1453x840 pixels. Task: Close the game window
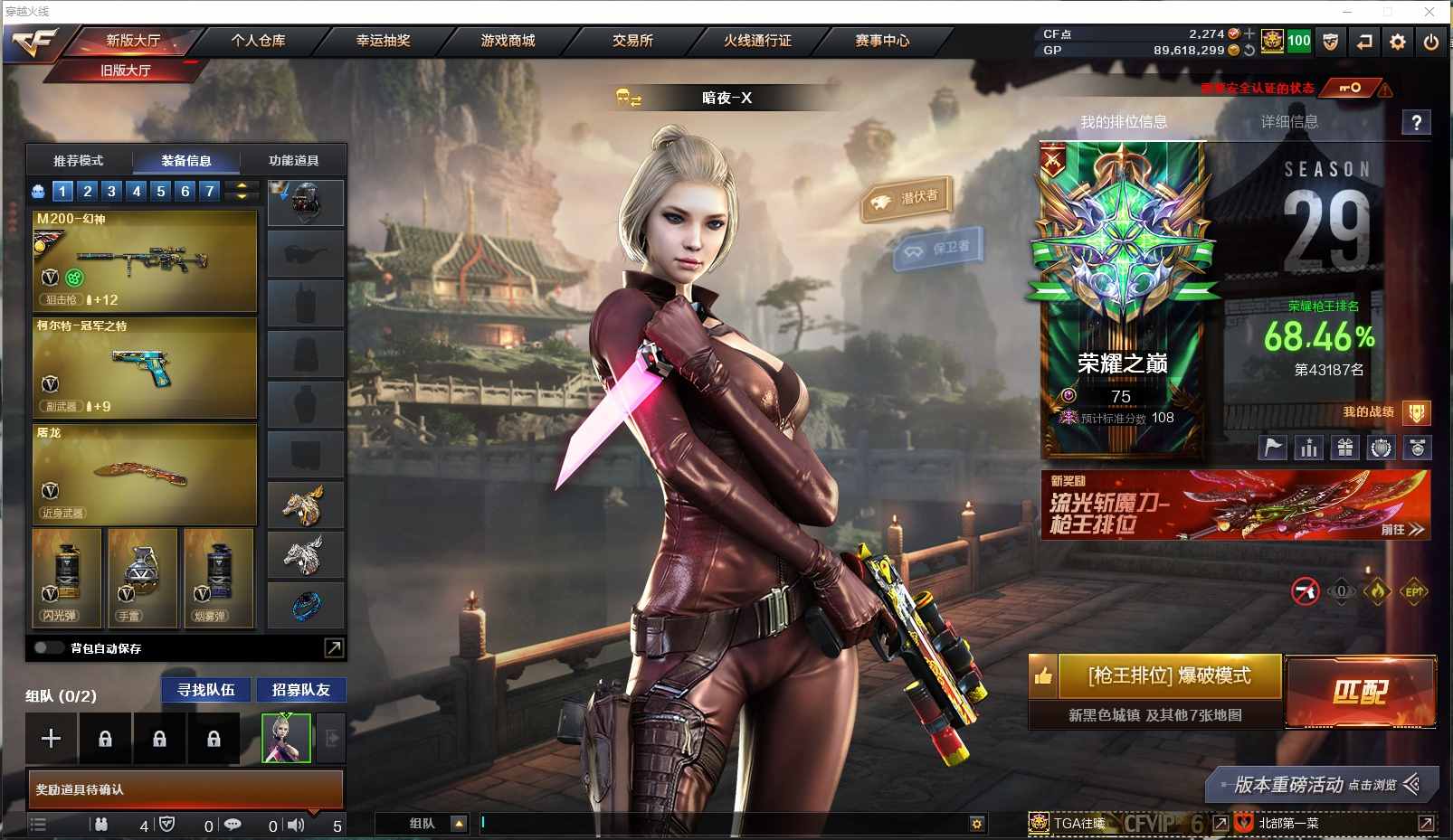(x=1429, y=12)
